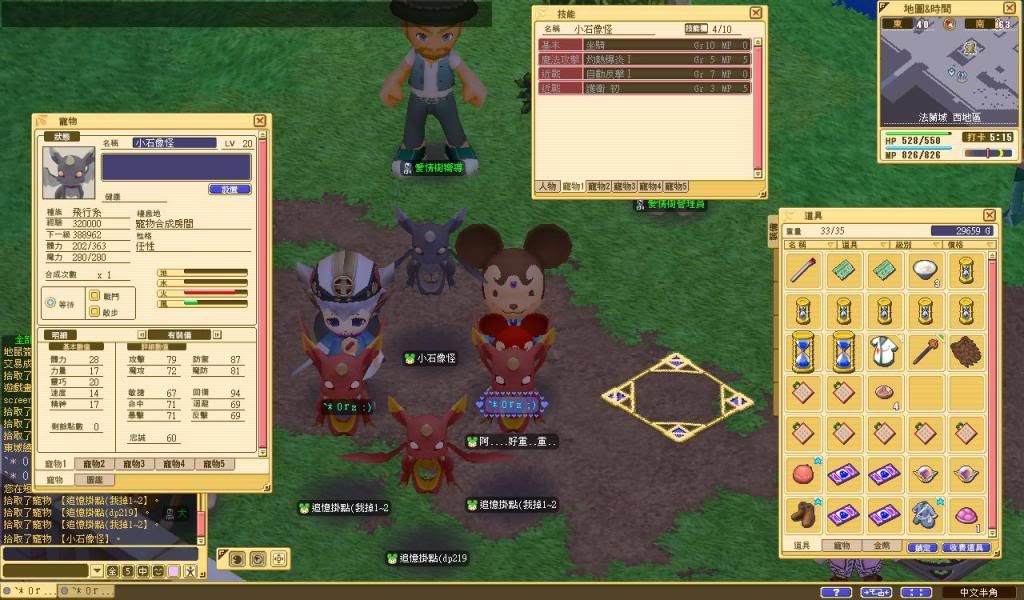Close the map & time panel
The image size is (1024, 600).
coord(1014,7)
